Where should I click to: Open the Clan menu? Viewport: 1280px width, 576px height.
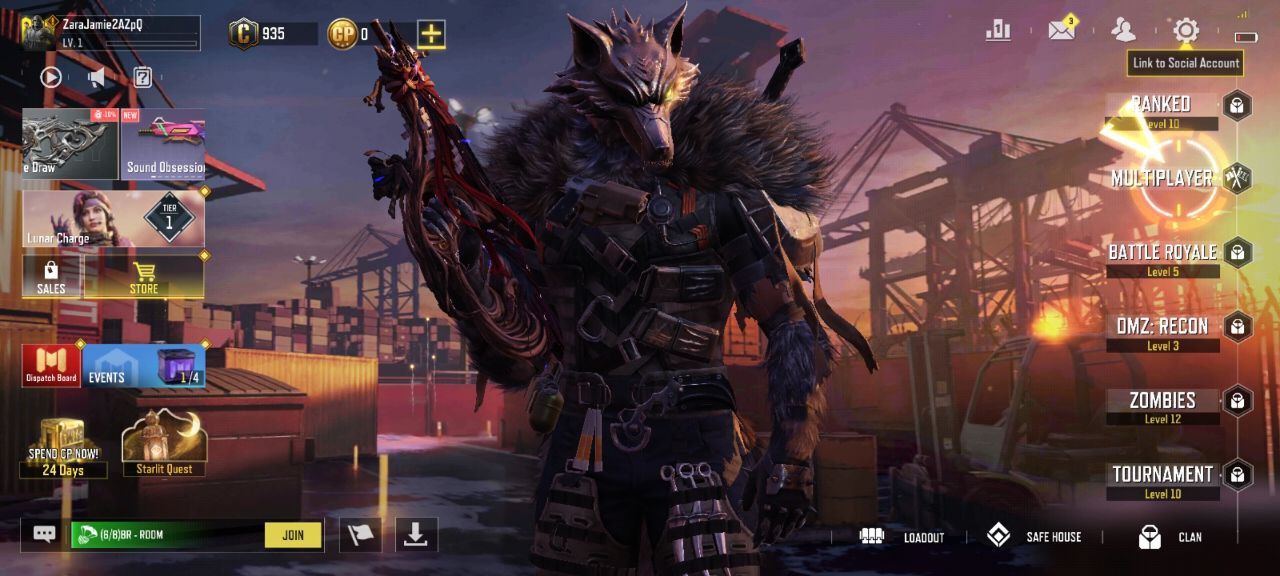[x=1170, y=537]
